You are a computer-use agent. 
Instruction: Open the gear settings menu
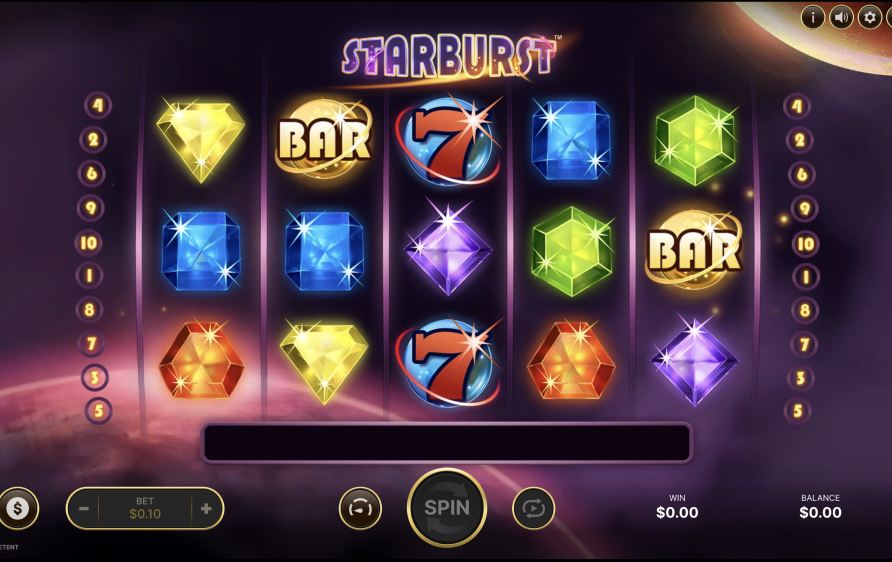pyautogui.click(x=871, y=17)
